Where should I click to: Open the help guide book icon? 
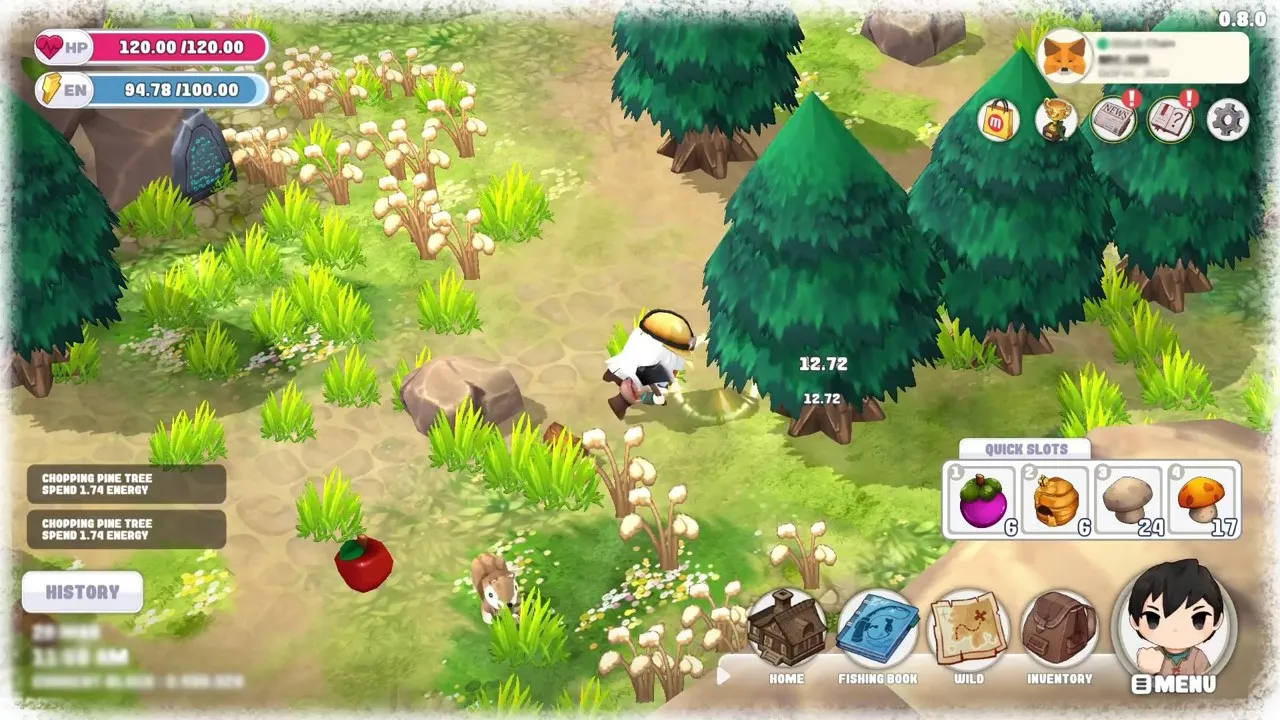pos(1170,120)
